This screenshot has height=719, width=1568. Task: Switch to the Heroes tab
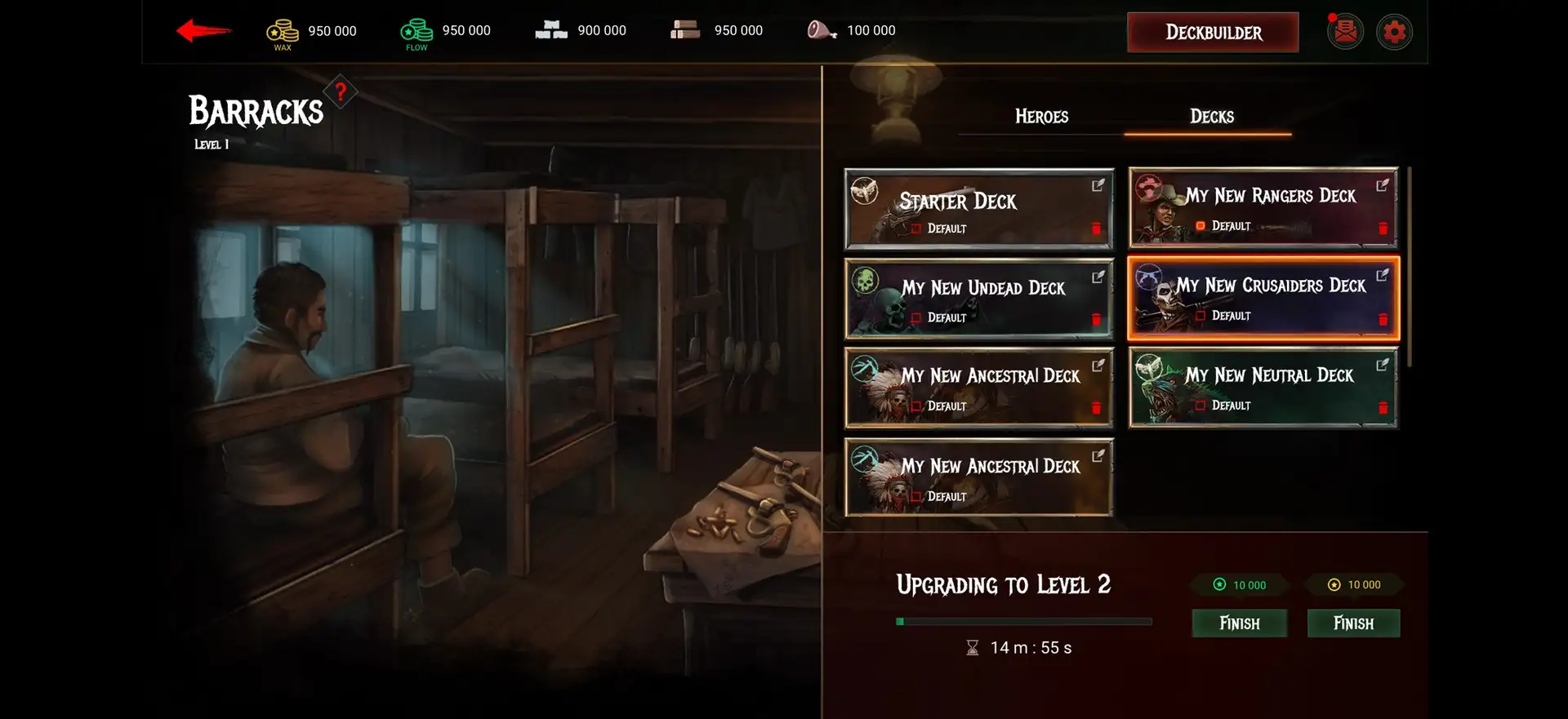click(1041, 117)
